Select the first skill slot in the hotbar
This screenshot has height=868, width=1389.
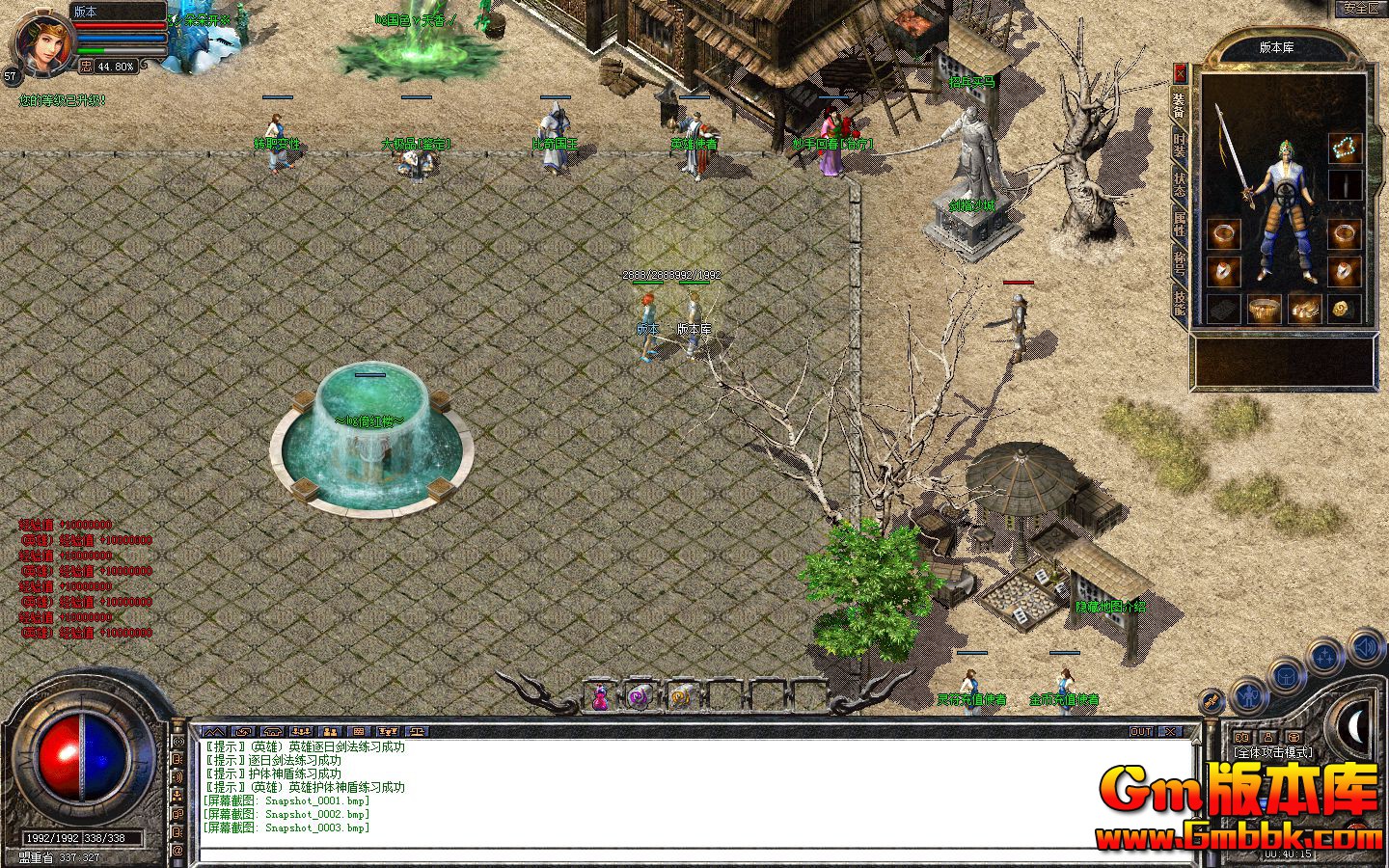point(600,697)
